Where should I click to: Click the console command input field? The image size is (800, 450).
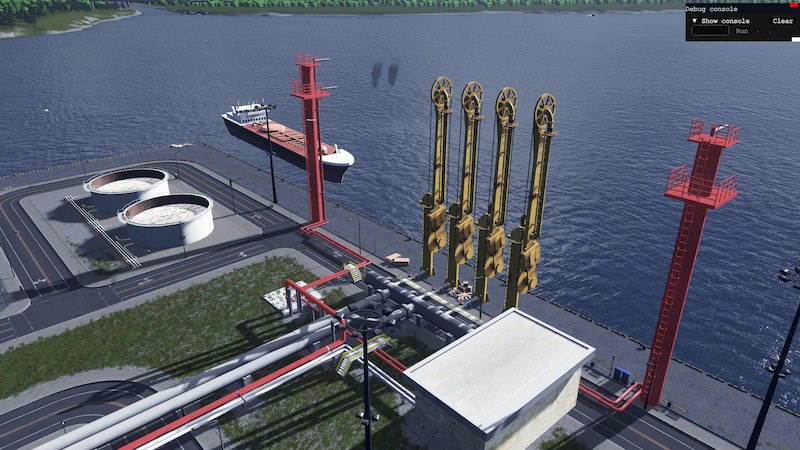710,32
